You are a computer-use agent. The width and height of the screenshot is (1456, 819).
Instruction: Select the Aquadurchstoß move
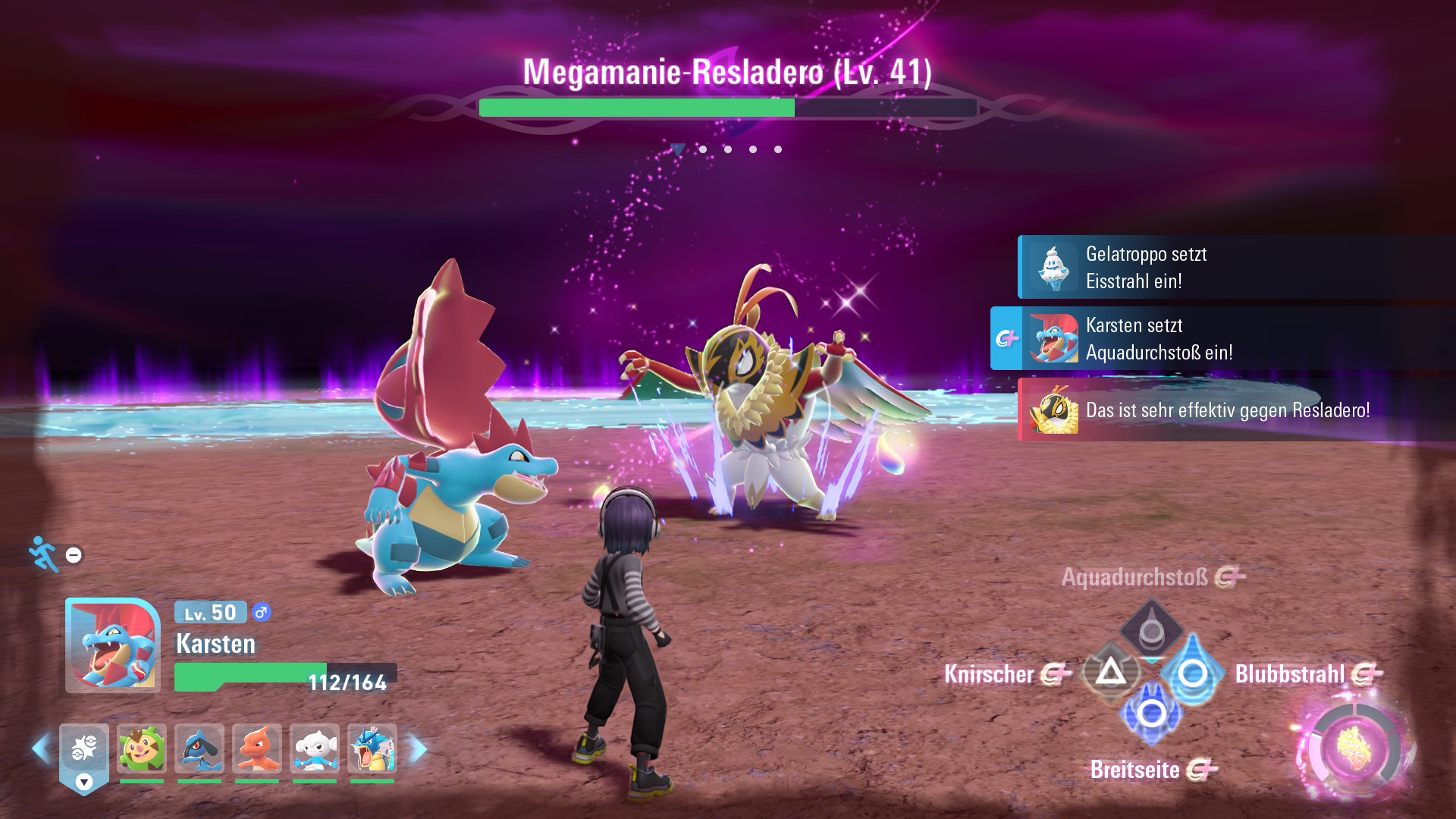pyautogui.click(x=1151, y=629)
